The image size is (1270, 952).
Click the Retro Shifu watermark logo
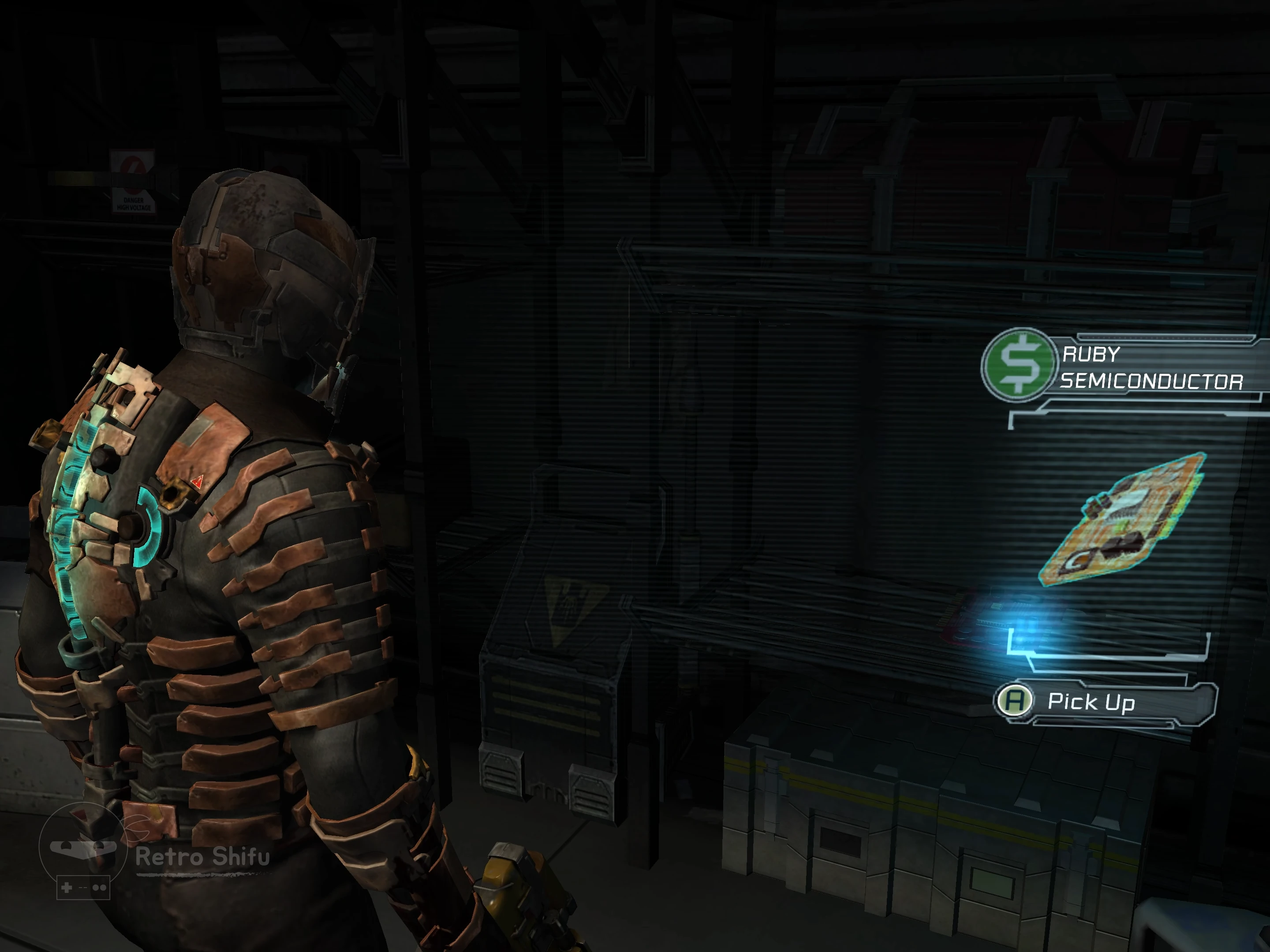click(84, 850)
